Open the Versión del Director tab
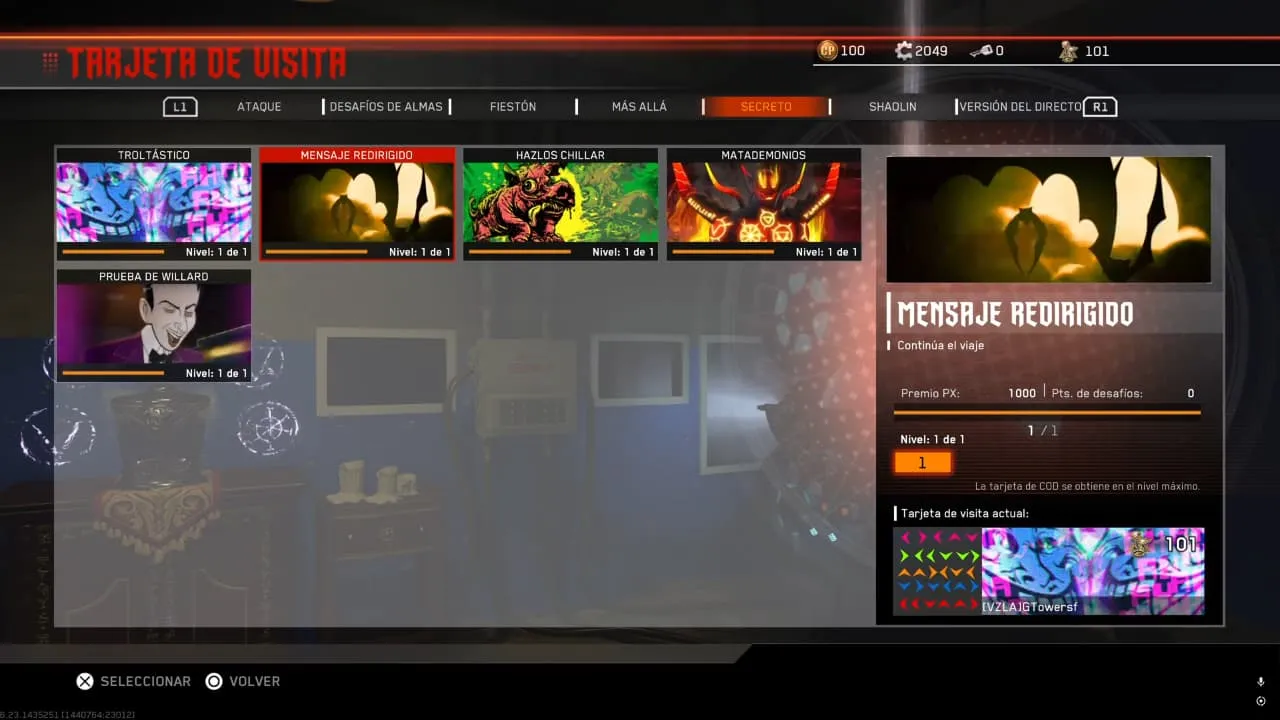 tap(1020, 107)
